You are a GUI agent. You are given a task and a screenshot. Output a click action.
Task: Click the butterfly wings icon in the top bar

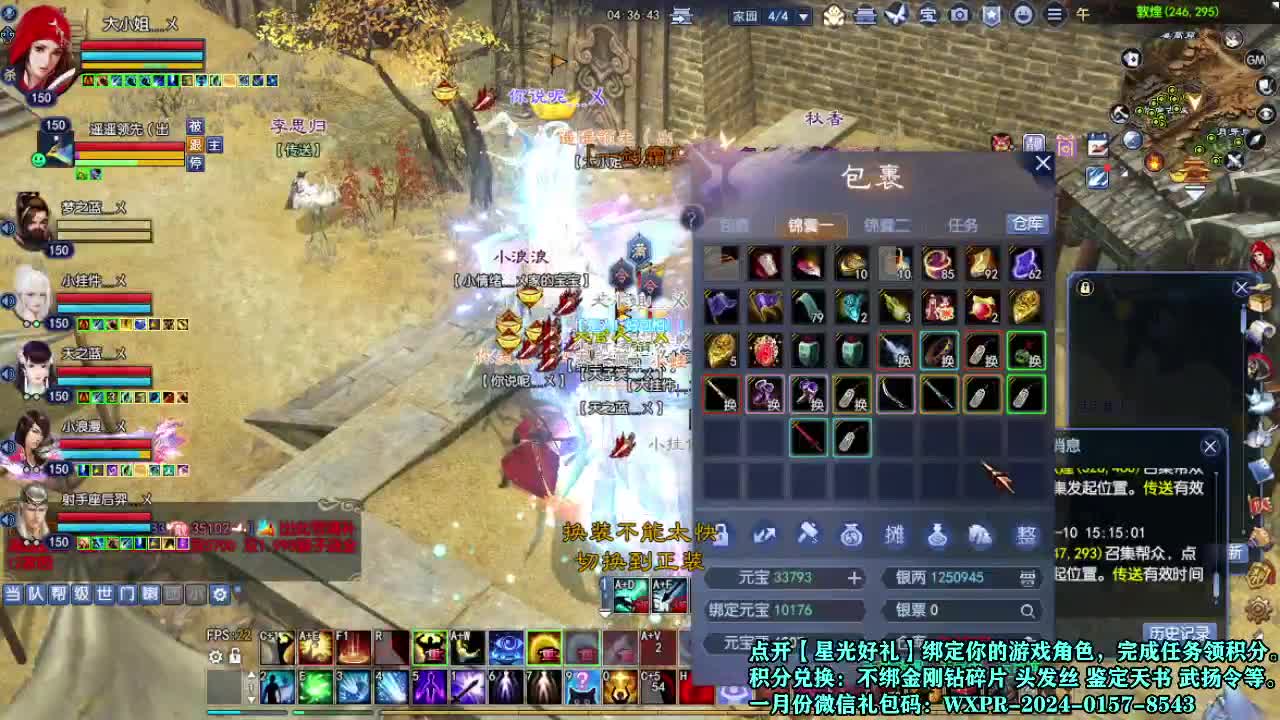[x=895, y=15]
